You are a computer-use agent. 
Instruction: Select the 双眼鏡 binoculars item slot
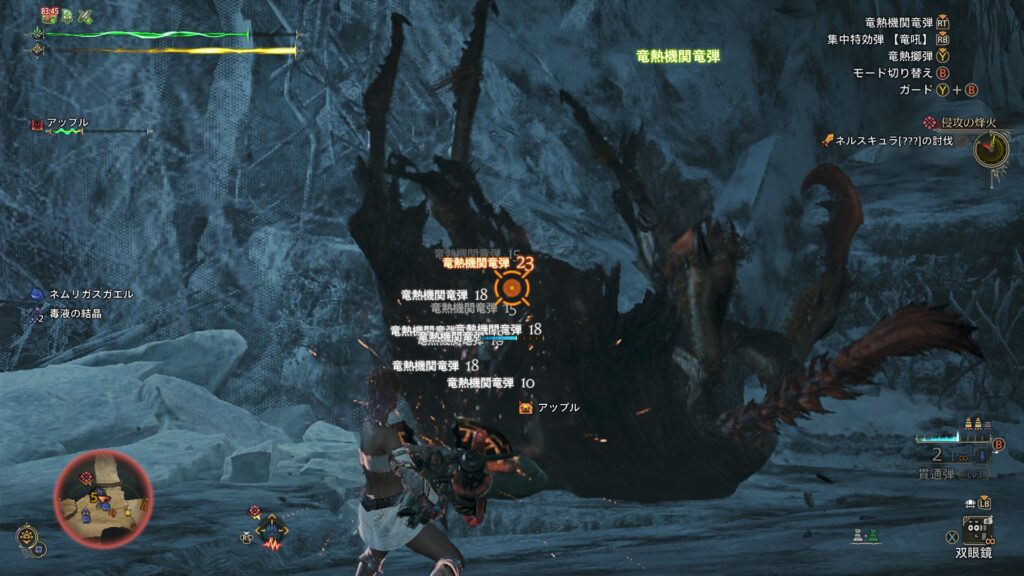coord(977,529)
